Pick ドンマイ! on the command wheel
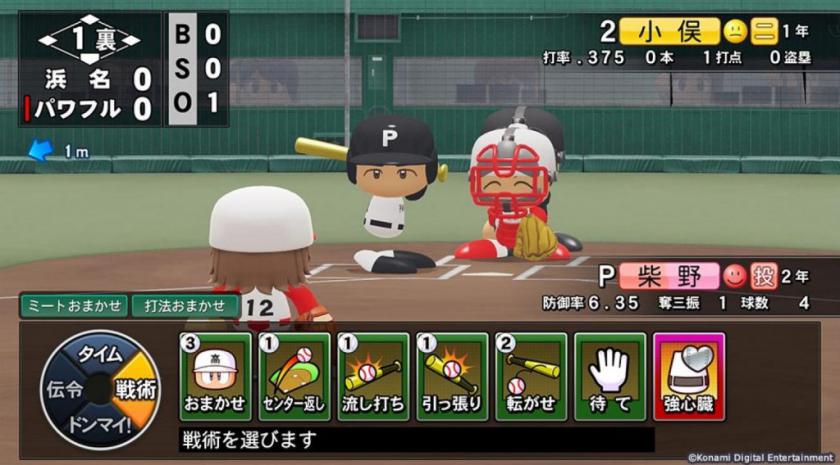Image resolution: width=840 pixels, height=465 pixels. point(100,424)
